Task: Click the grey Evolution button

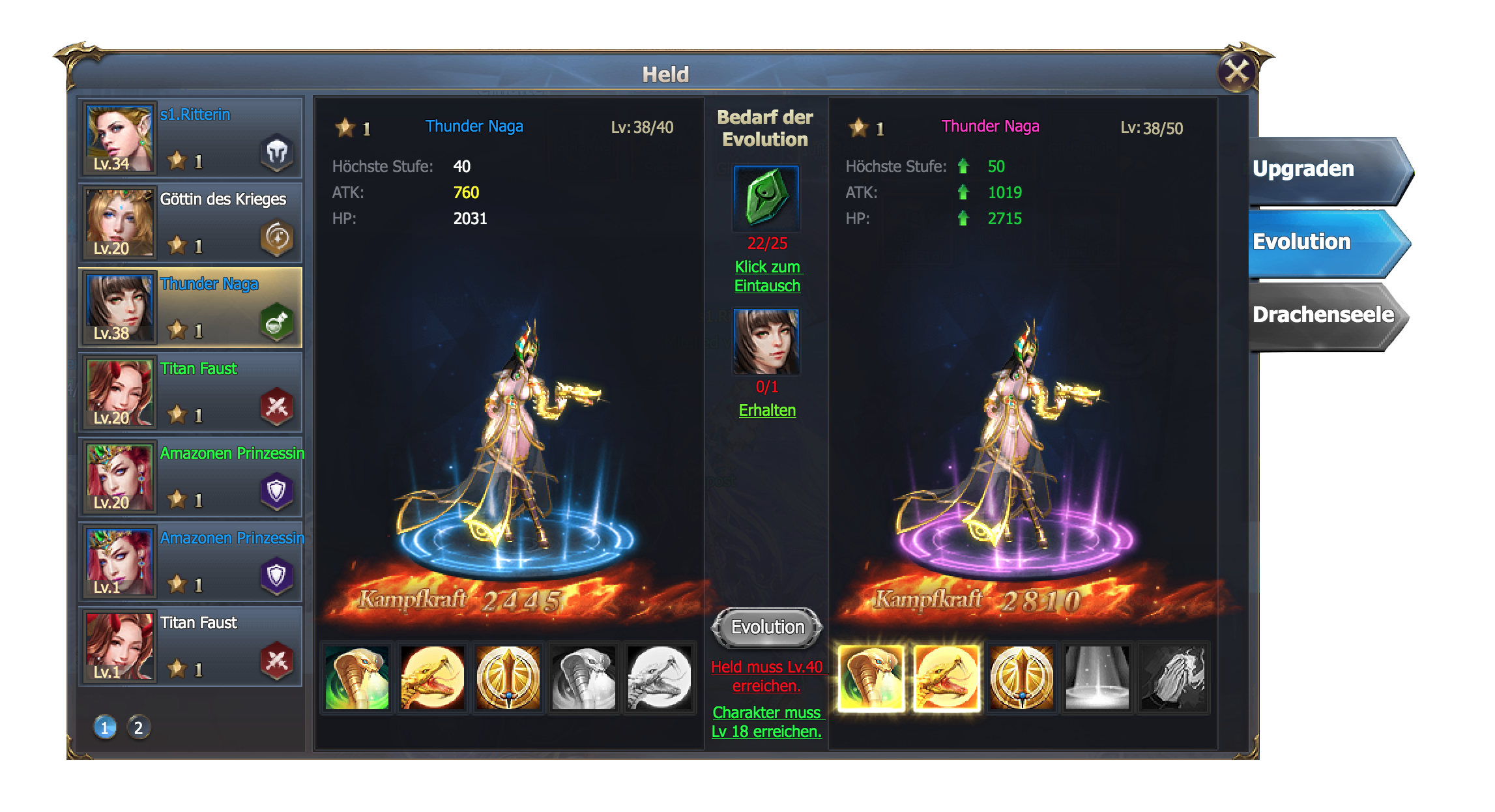Action: (x=767, y=627)
